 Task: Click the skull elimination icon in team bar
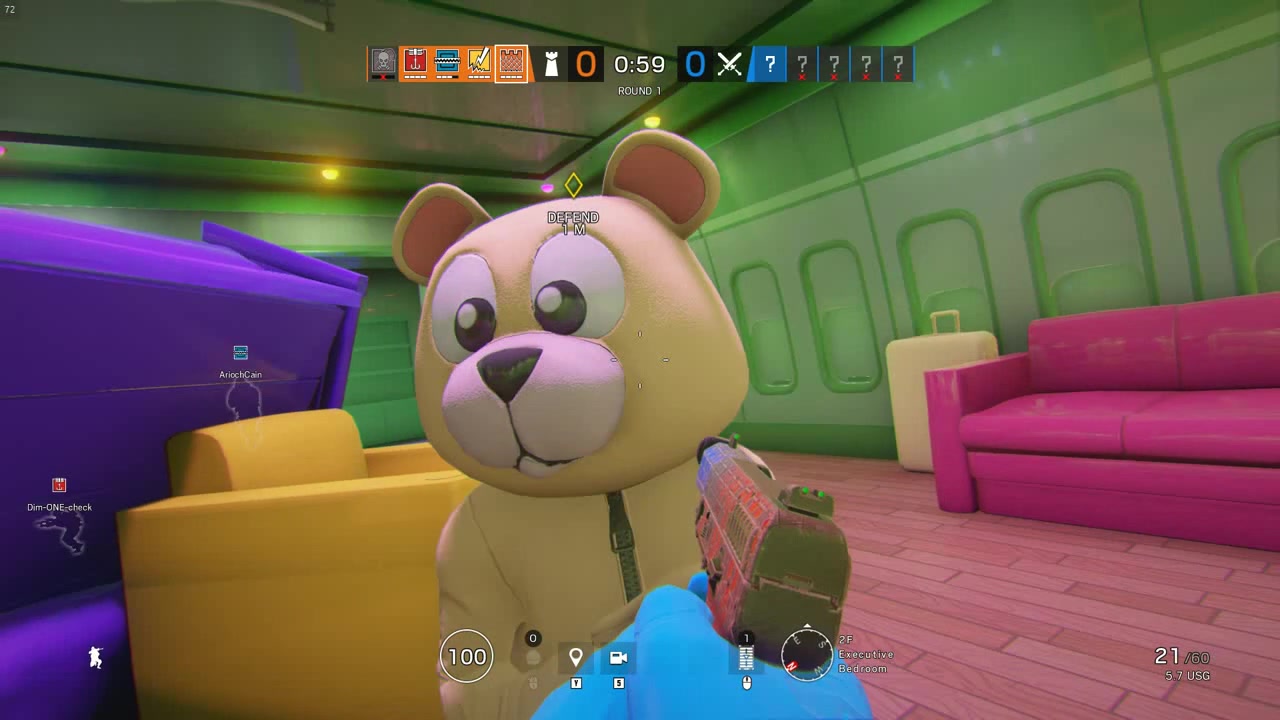(381, 63)
